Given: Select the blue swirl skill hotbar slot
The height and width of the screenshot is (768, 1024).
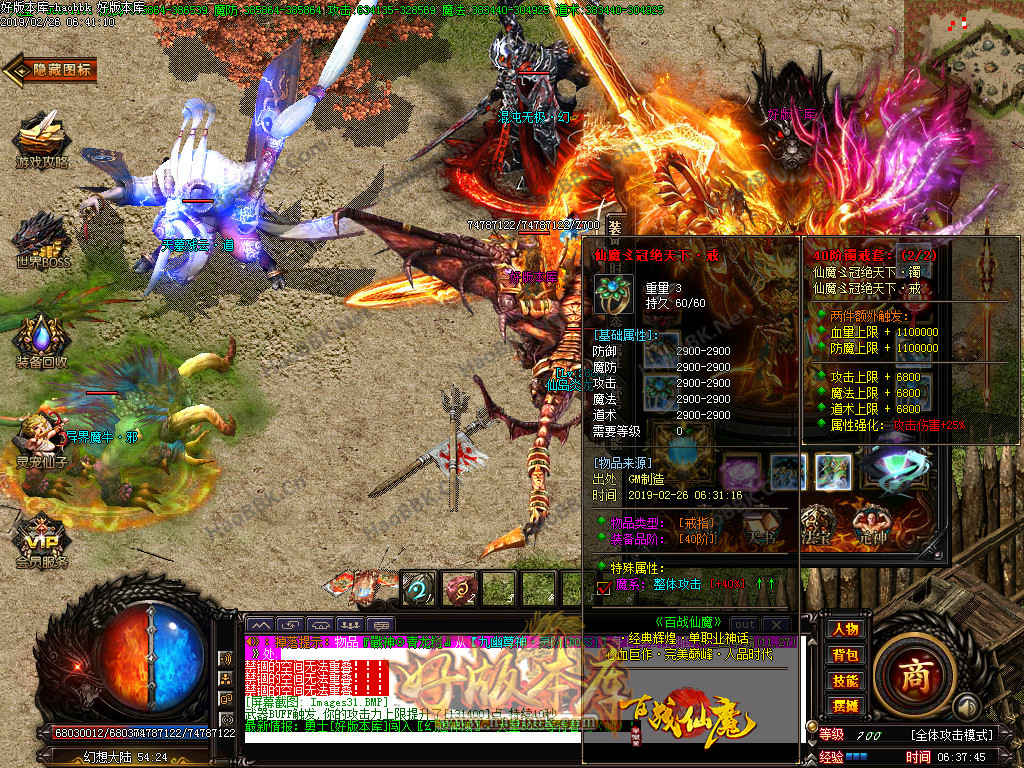Looking at the screenshot, I should tap(418, 589).
